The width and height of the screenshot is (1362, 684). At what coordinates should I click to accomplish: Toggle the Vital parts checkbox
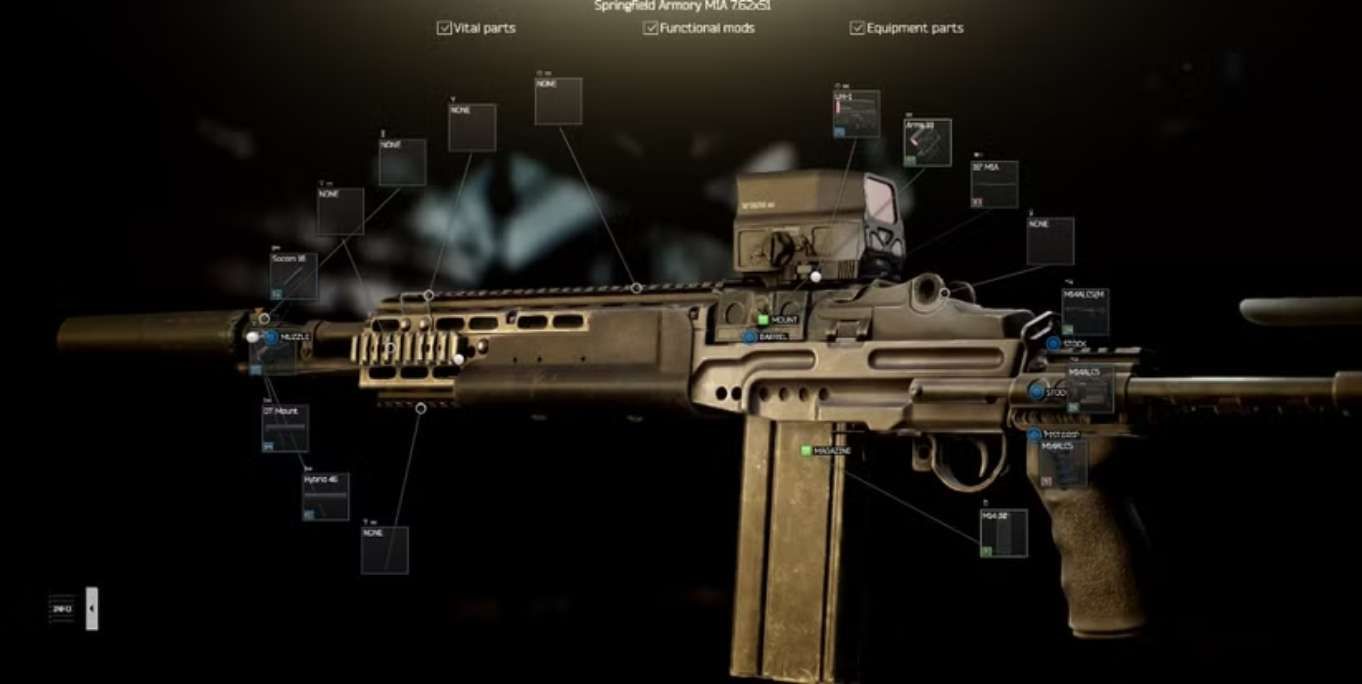click(445, 28)
